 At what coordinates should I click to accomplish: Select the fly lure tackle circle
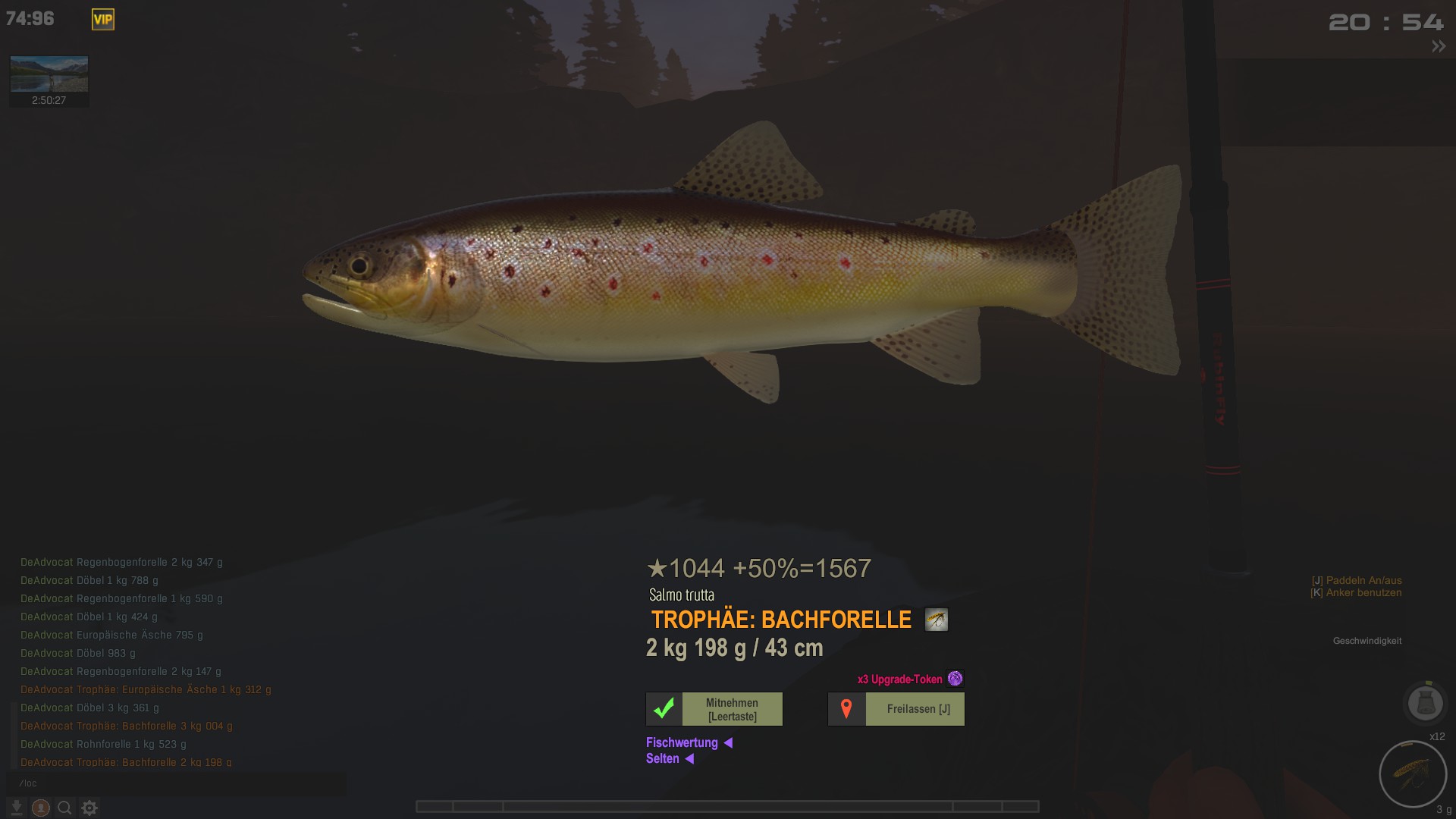1413,774
